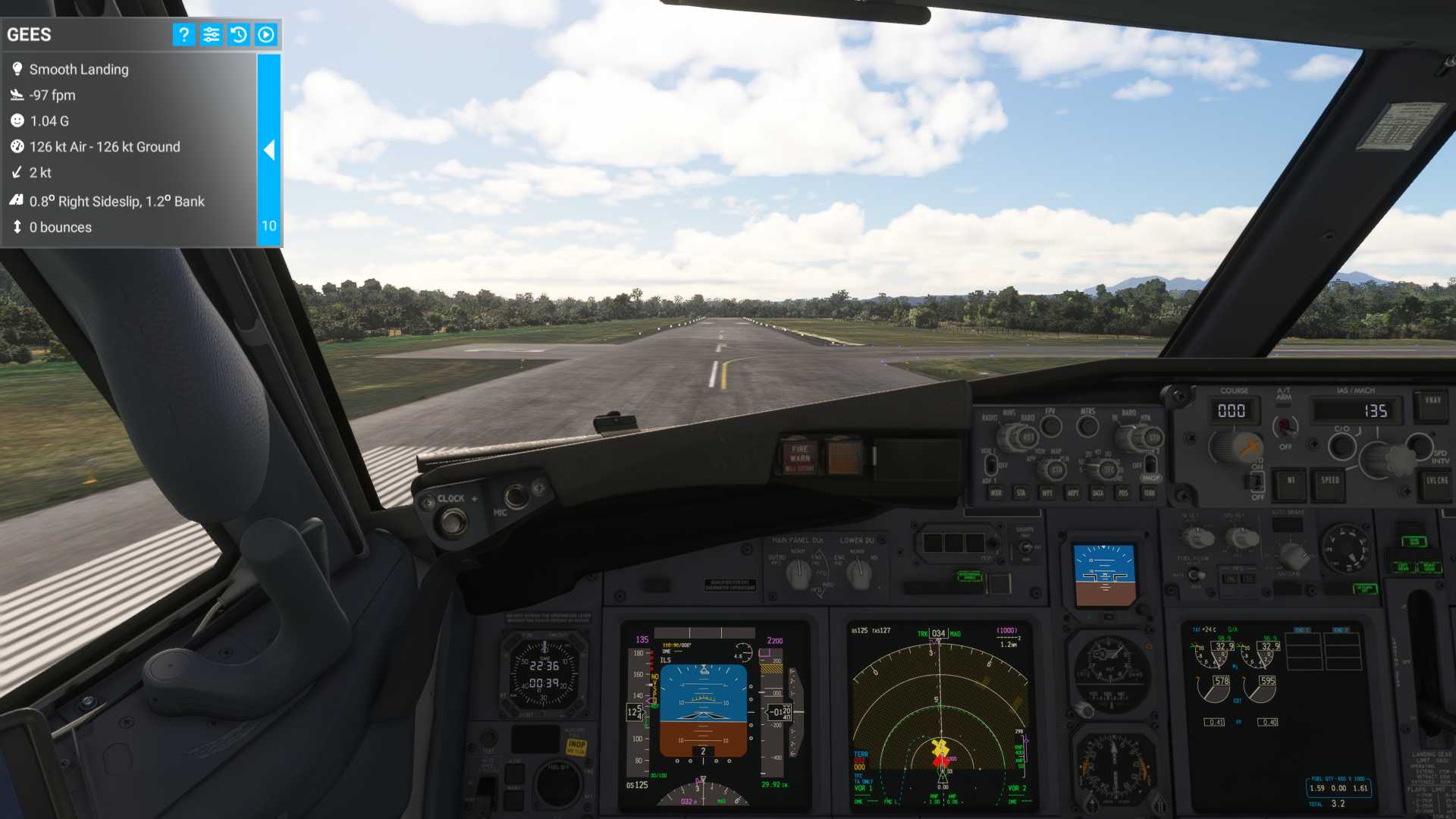Collapse the GEES panel with the white arrow
The image size is (1456, 819).
click(269, 151)
